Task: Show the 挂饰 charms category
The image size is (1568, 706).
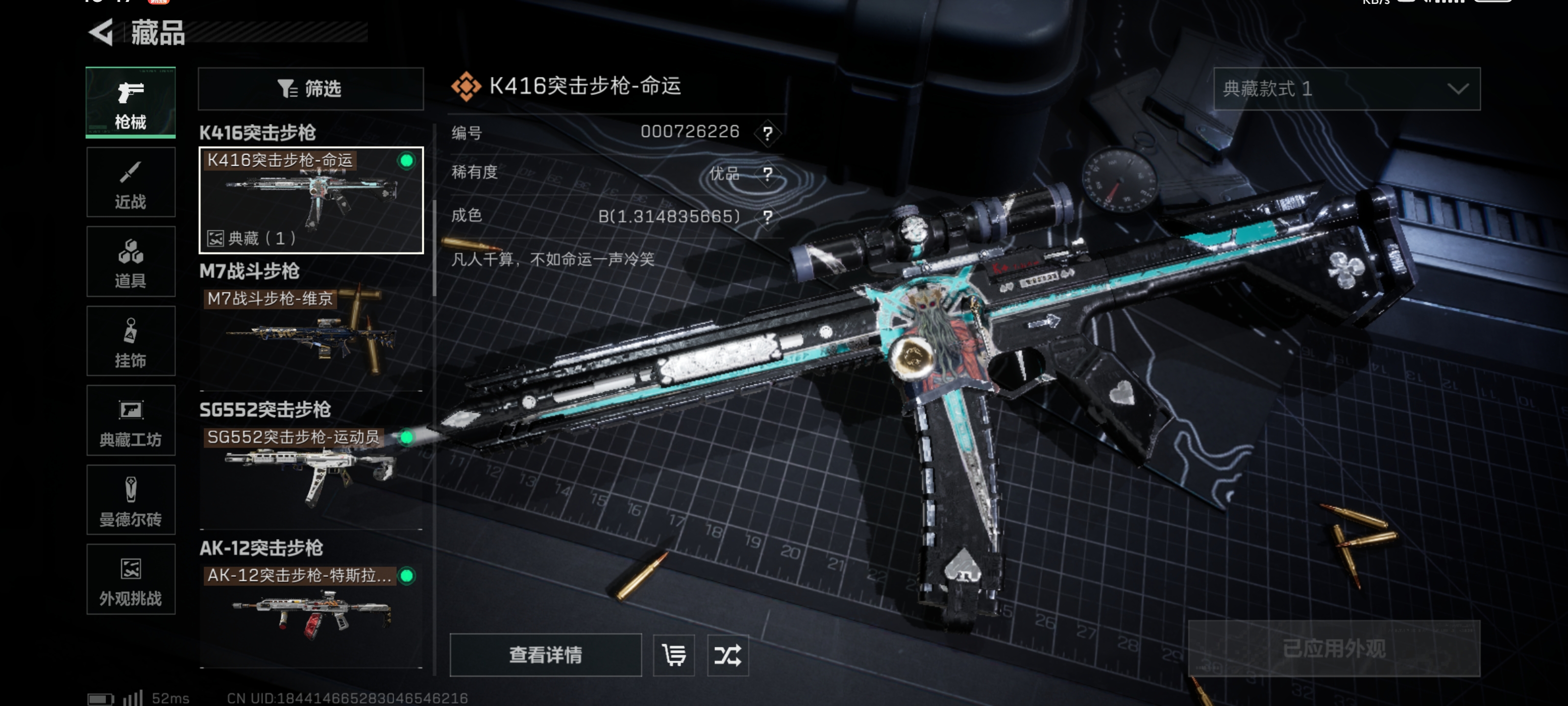Action: coord(131,341)
